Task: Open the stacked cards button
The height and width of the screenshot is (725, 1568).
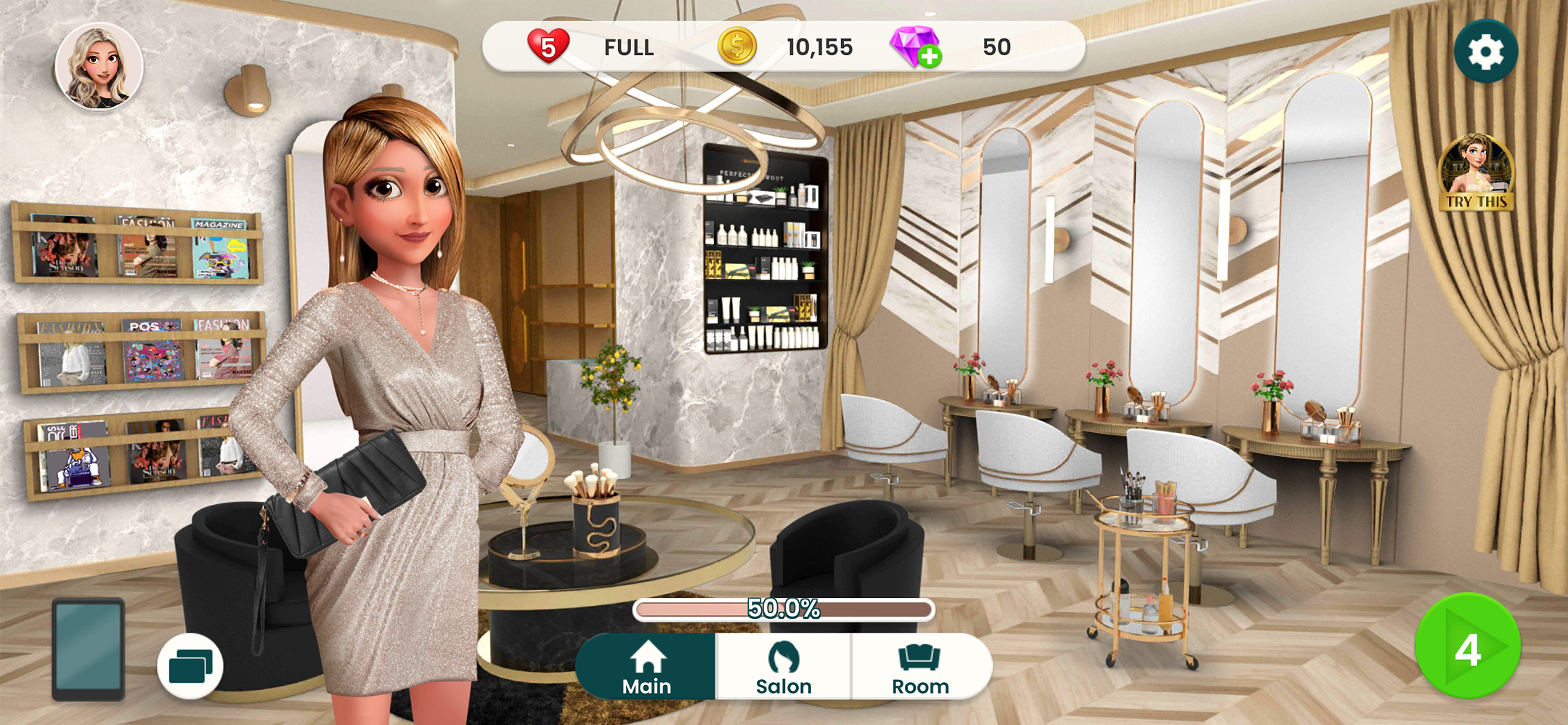Action: click(x=190, y=666)
